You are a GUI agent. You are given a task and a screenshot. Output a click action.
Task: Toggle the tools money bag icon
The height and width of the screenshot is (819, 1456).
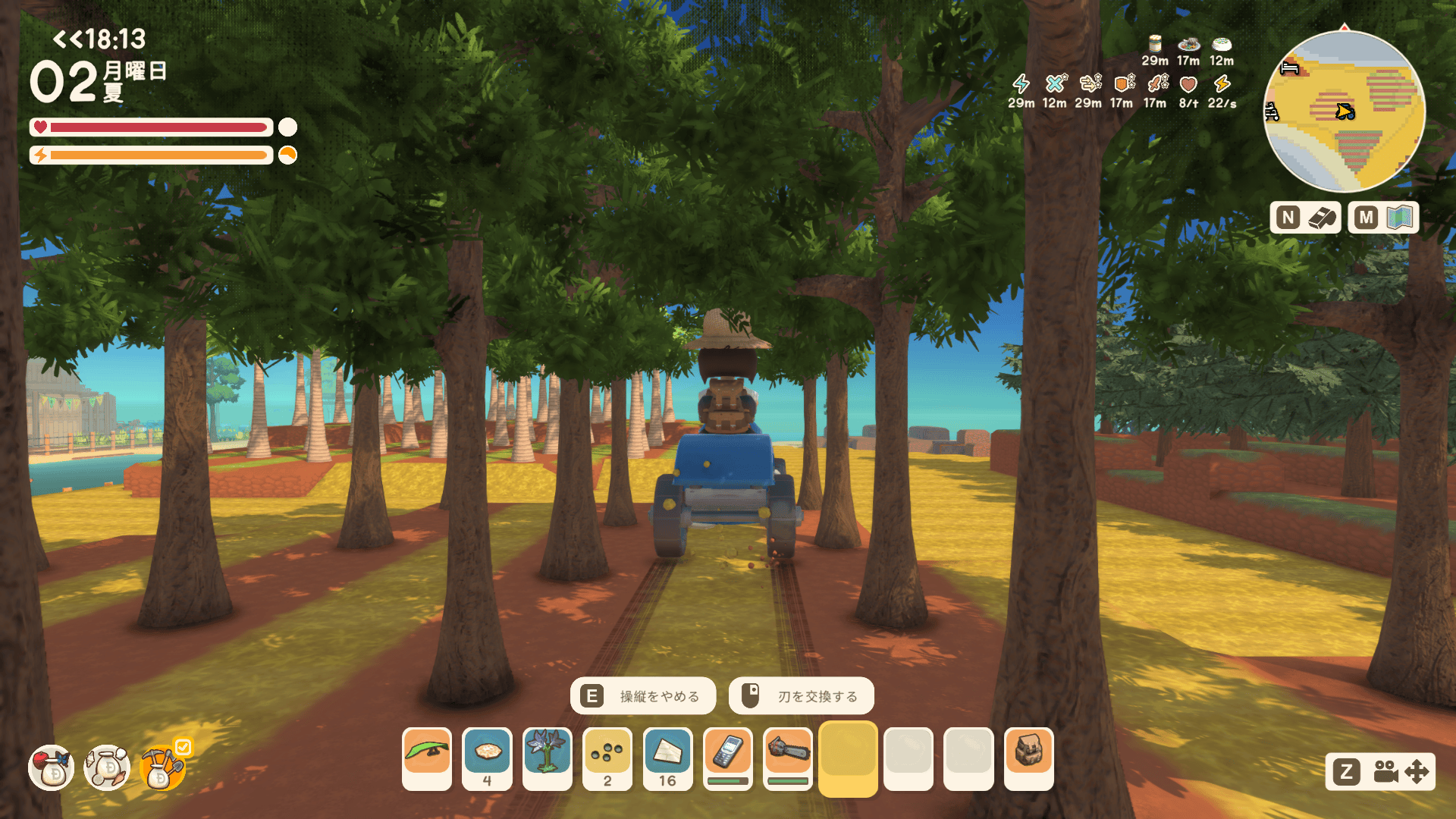click(162, 767)
